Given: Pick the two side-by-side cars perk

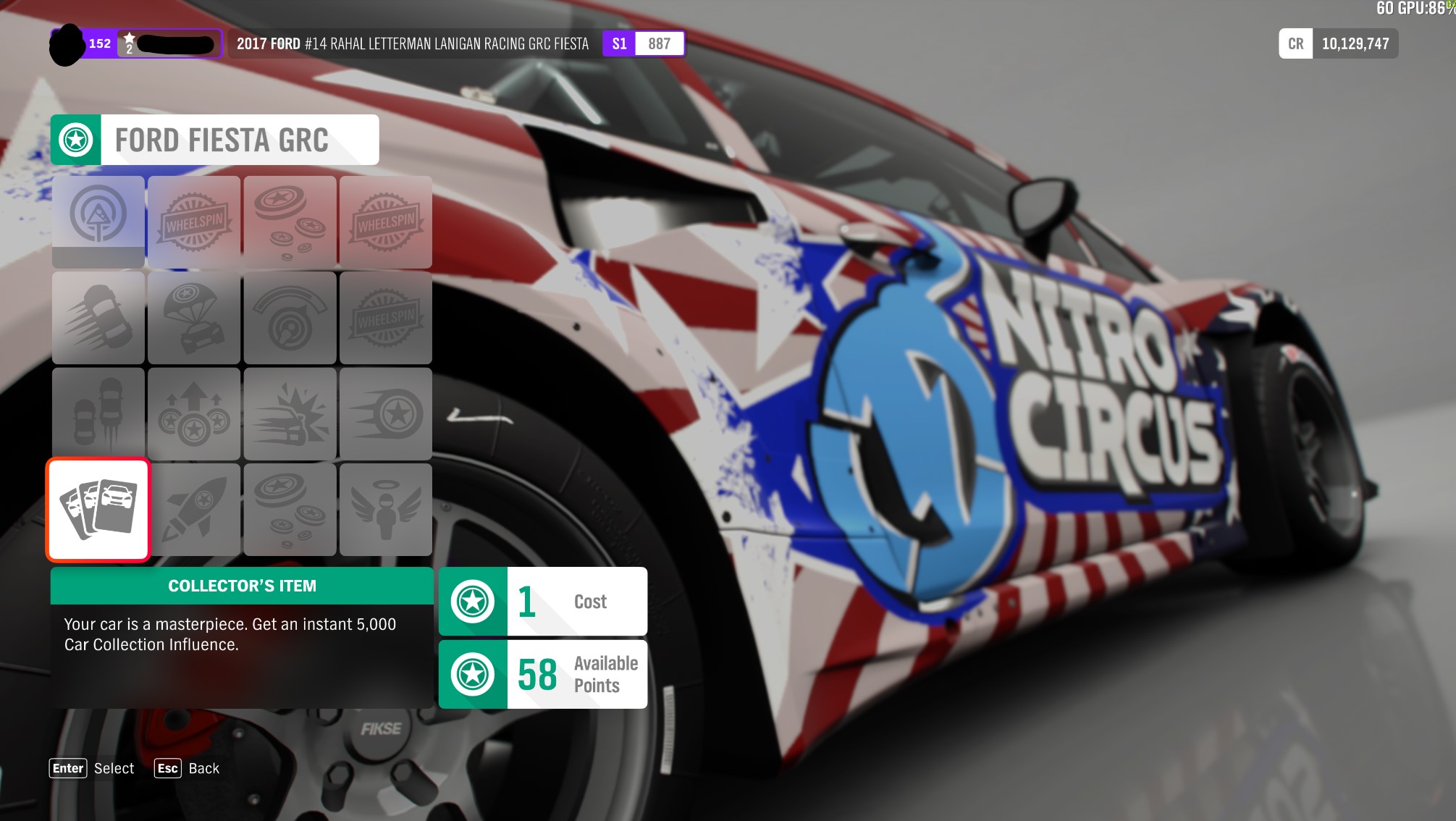Looking at the screenshot, I should [98, 413].
